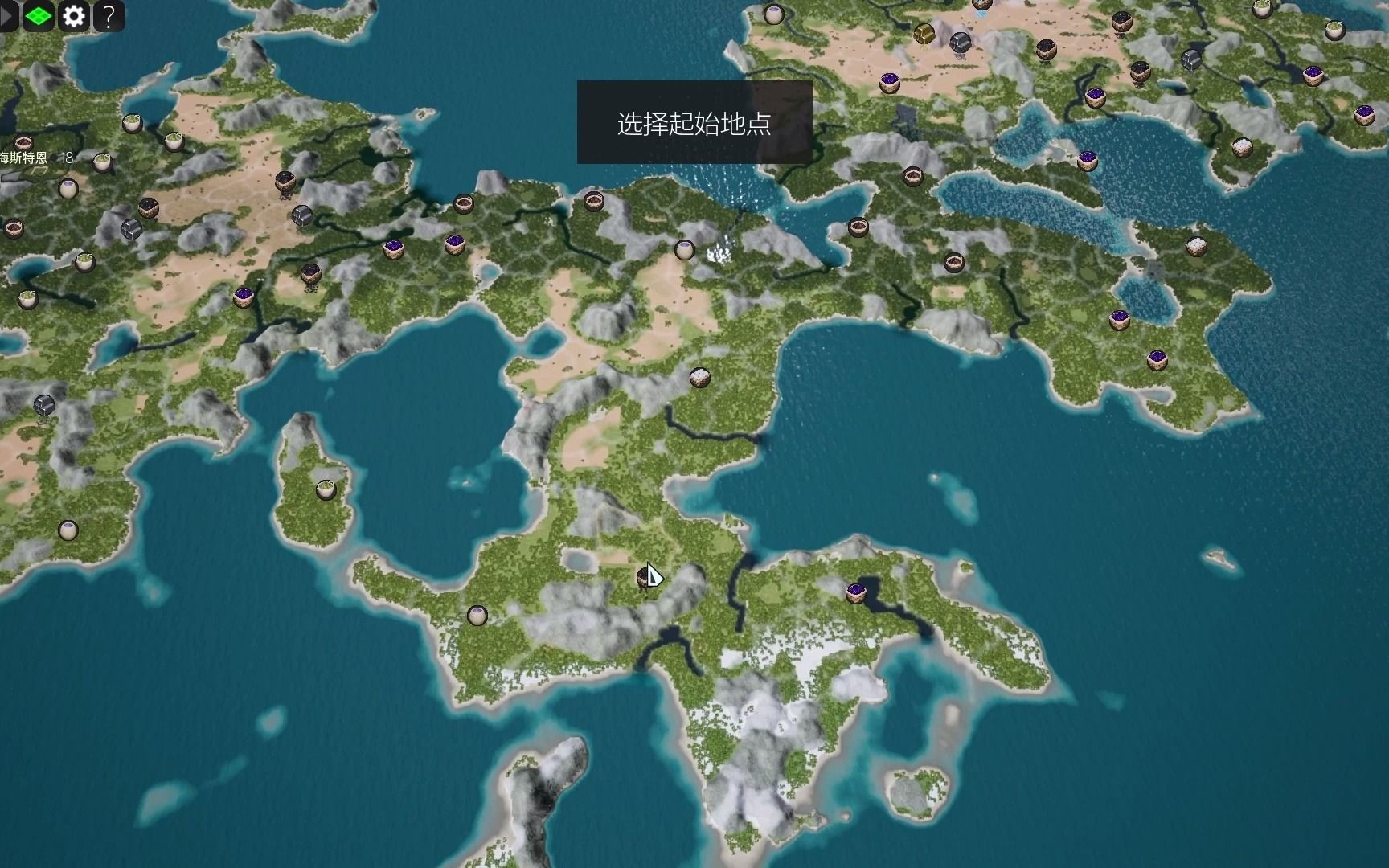Open the settings gear icon

tap(74, 16)
